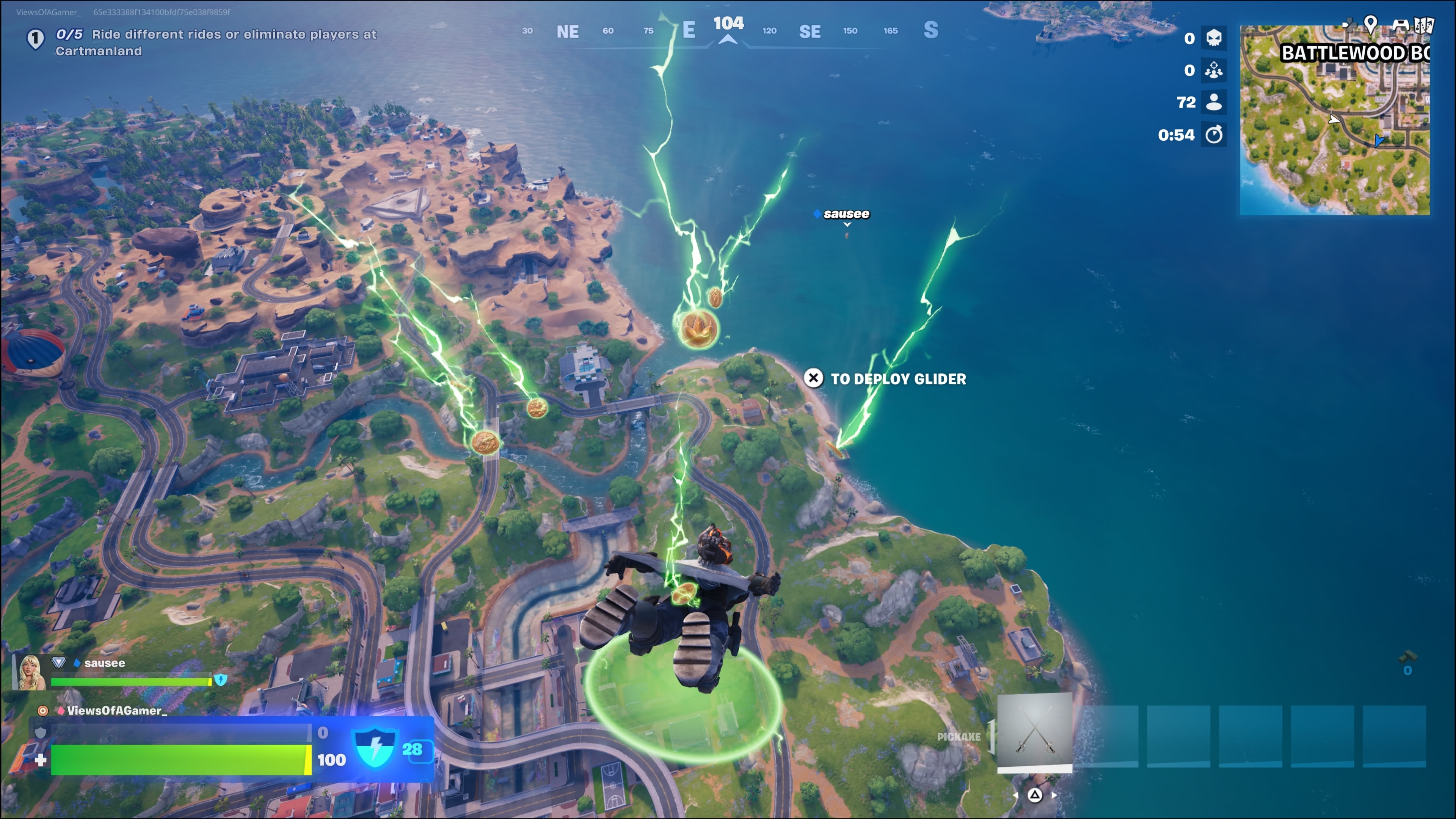Click teammate sausee's portrait
Image resolution: width=1456 pixels, height=819 pixels.
30,672
